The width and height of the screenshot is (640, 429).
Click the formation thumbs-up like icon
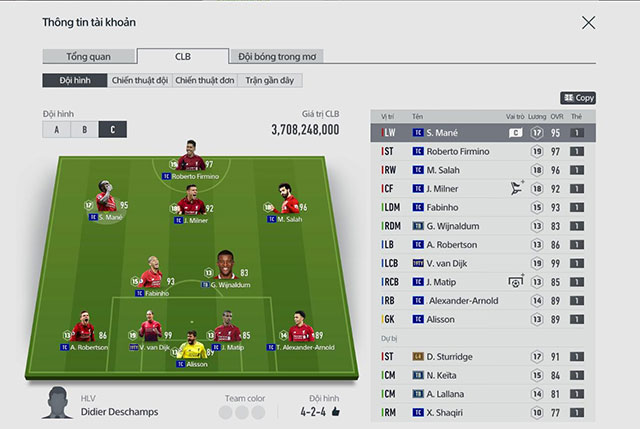[x=336, y=411]
